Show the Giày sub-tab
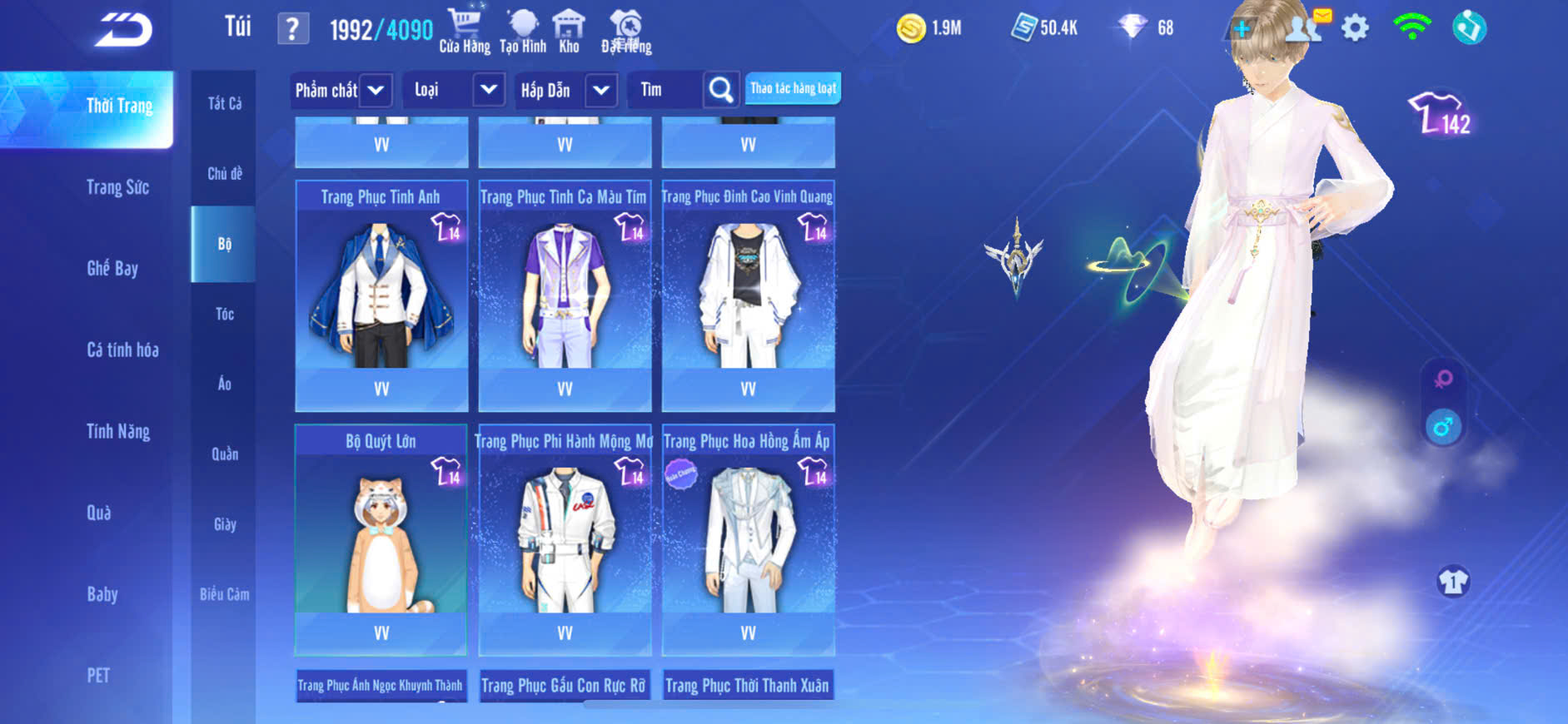1568x724 pixels. (x=224, y=524)
